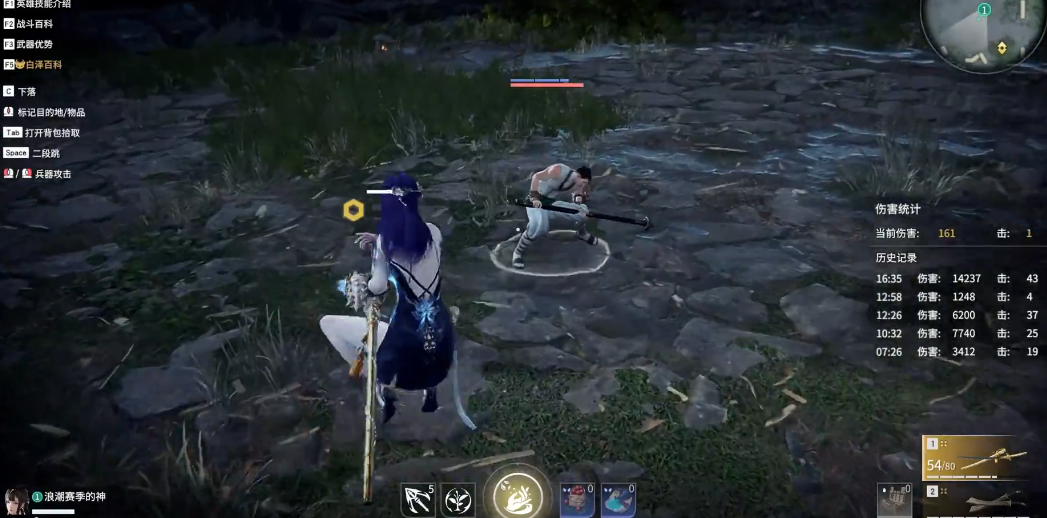Use the leaf sprig skill icon
This screenshot has height=518, width=1047.
[x=458, y=498]
